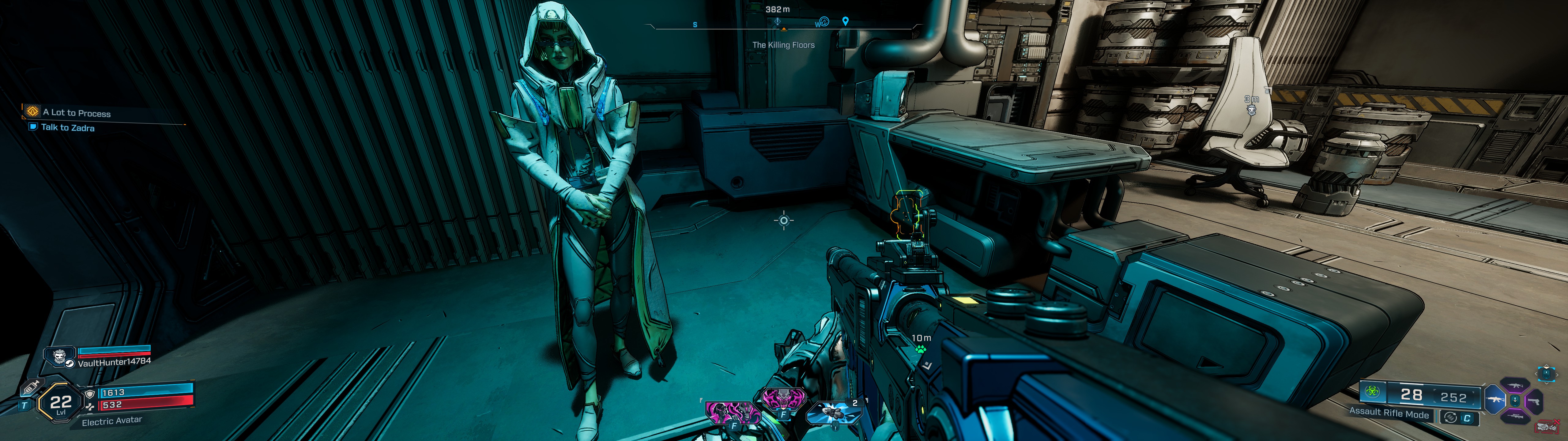Toggle the Assault Rifle Mode ammo swap icon

(1450, 418)
